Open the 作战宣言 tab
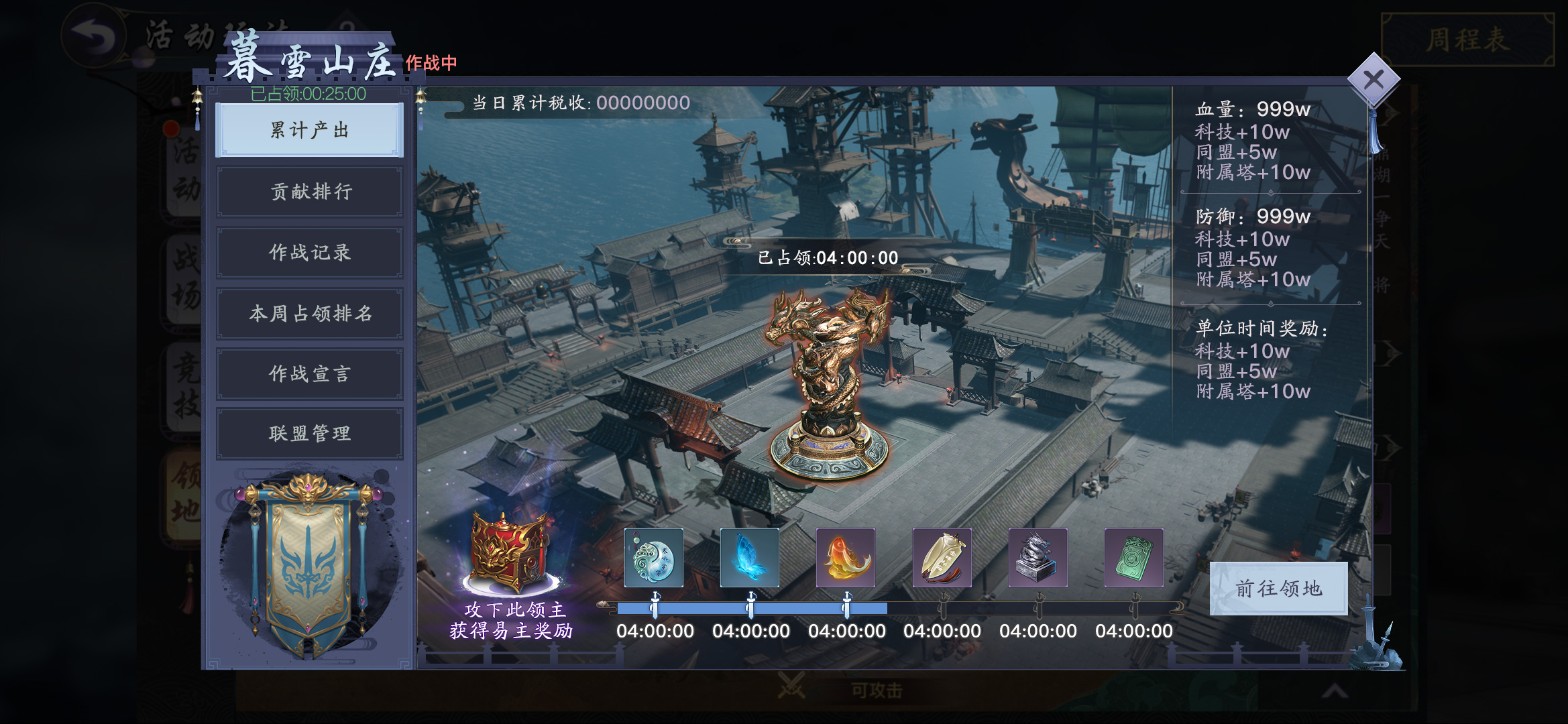Viewport: 1568px width, 724px height. coord(309,373)
